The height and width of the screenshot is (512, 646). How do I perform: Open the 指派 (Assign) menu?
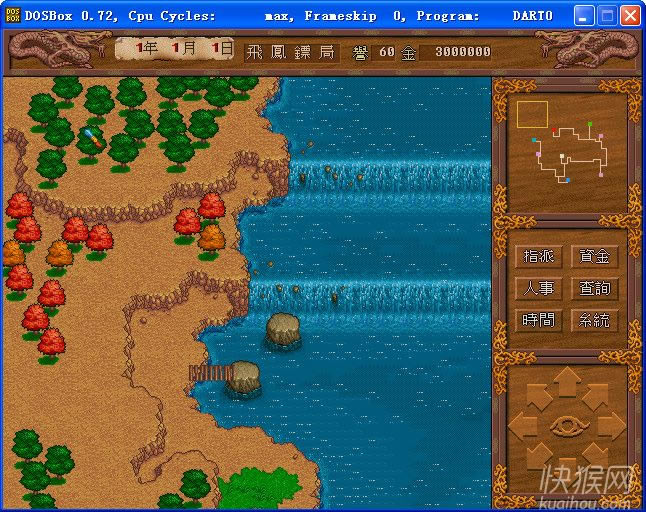coord(538,256)
